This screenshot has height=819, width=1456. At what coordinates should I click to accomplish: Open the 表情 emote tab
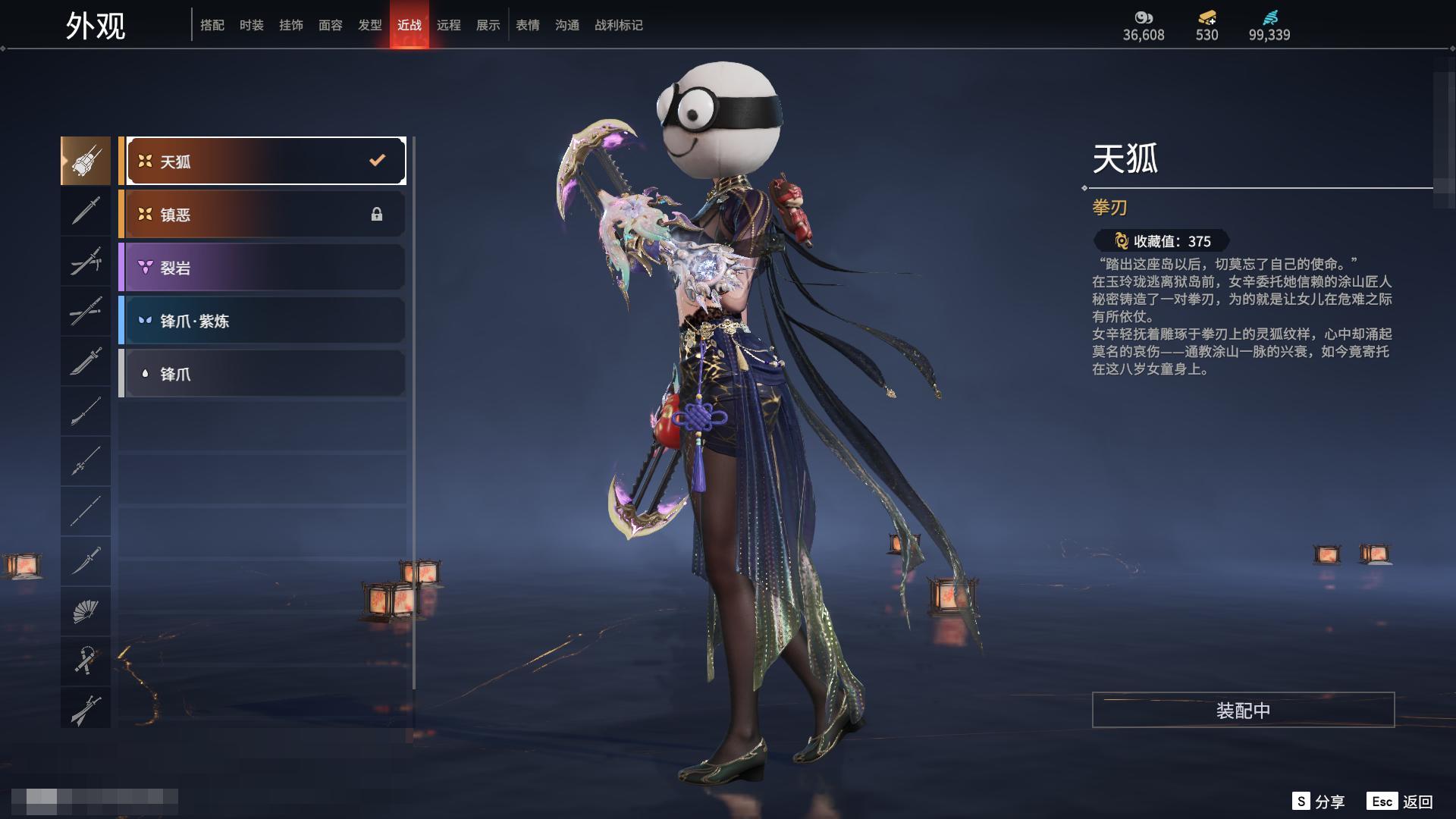(x=528, y=25)
